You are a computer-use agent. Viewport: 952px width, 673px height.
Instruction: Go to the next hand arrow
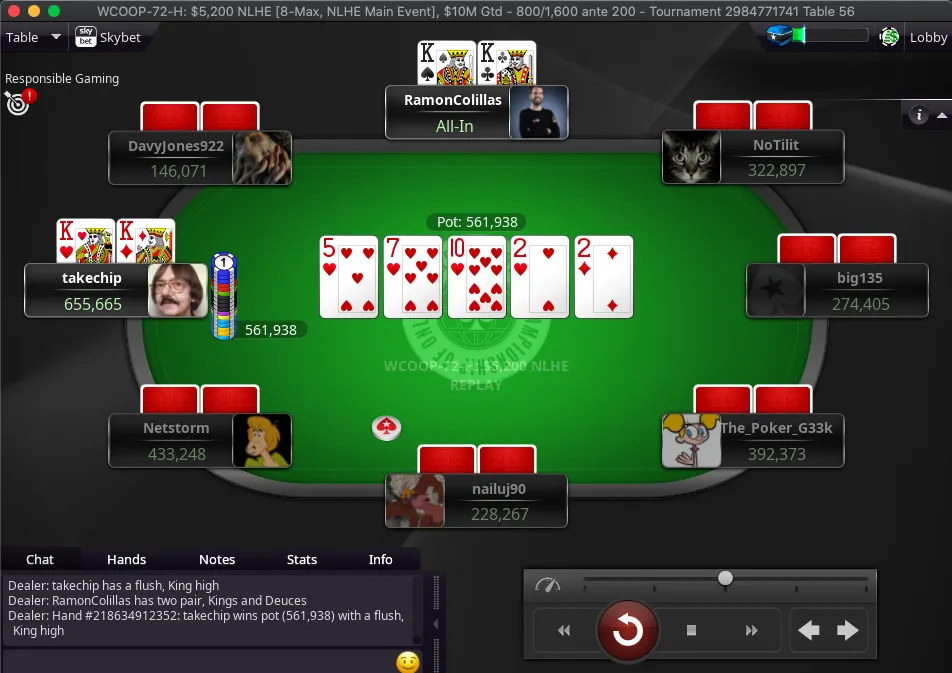848,630
